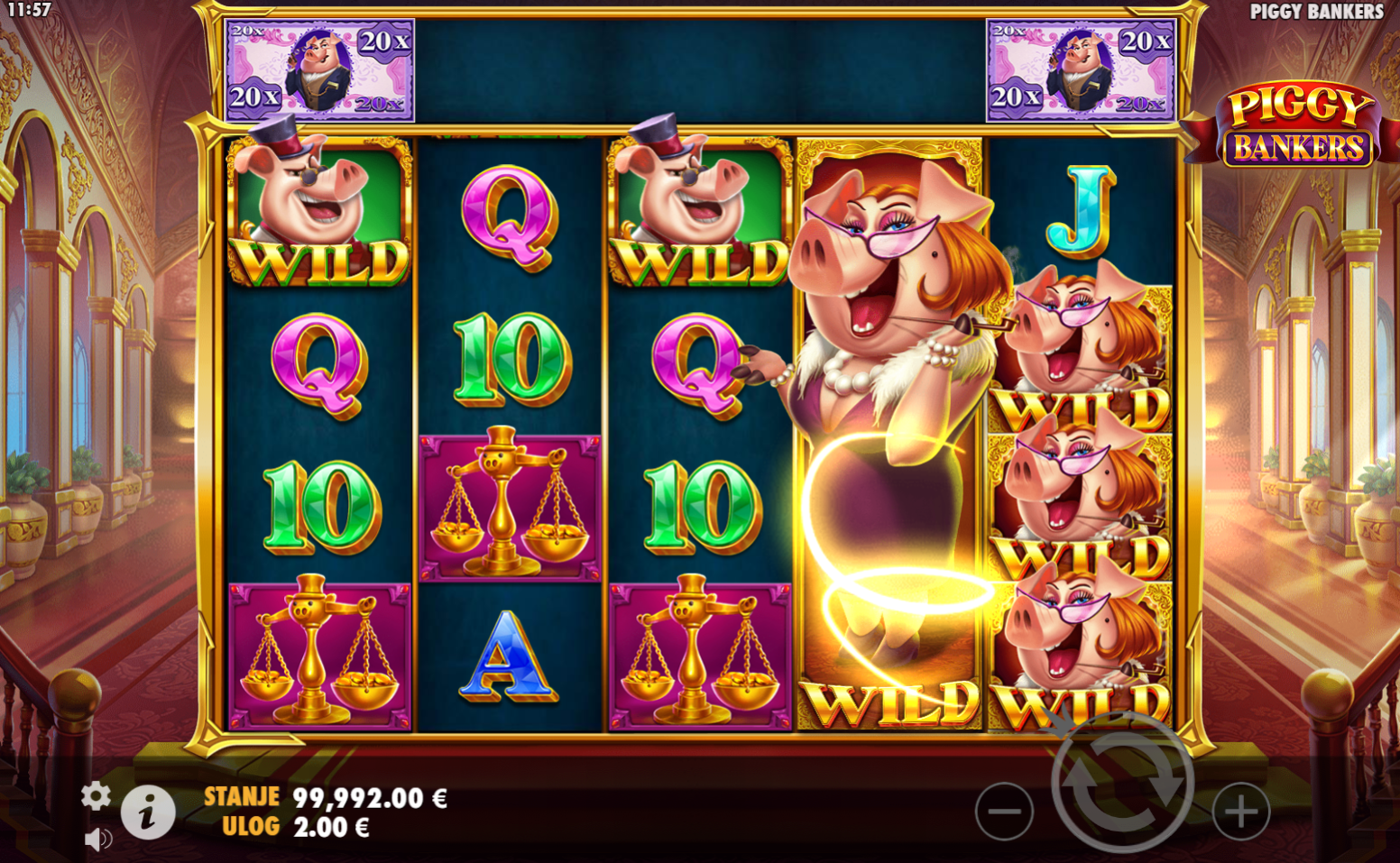Toggle the sound speaker icon
Image resolution: width=1400 pixels, height=863 pixels.
coord(97,840)
